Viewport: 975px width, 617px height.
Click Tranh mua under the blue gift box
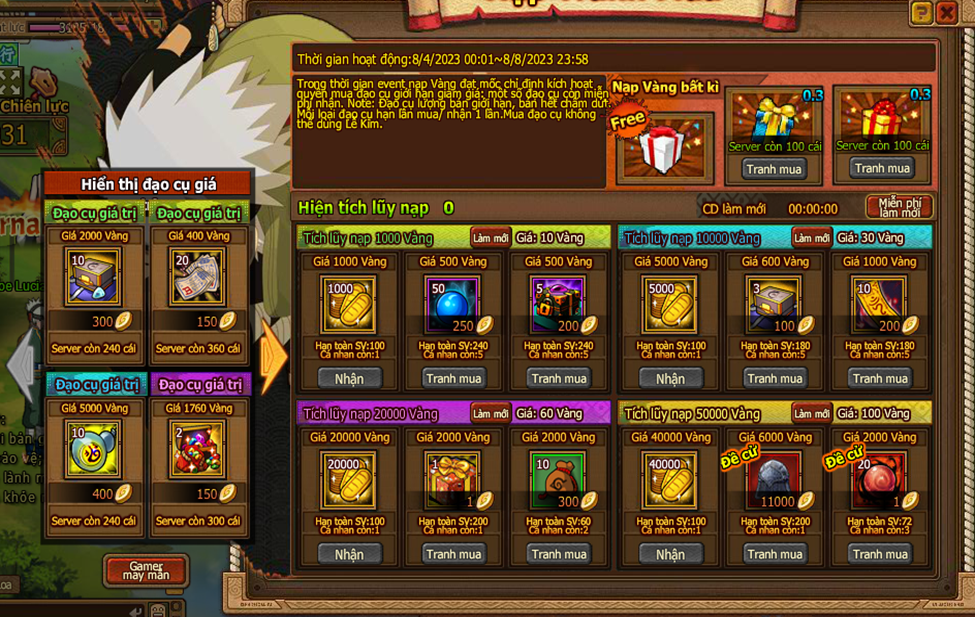[x=774, y=169]
